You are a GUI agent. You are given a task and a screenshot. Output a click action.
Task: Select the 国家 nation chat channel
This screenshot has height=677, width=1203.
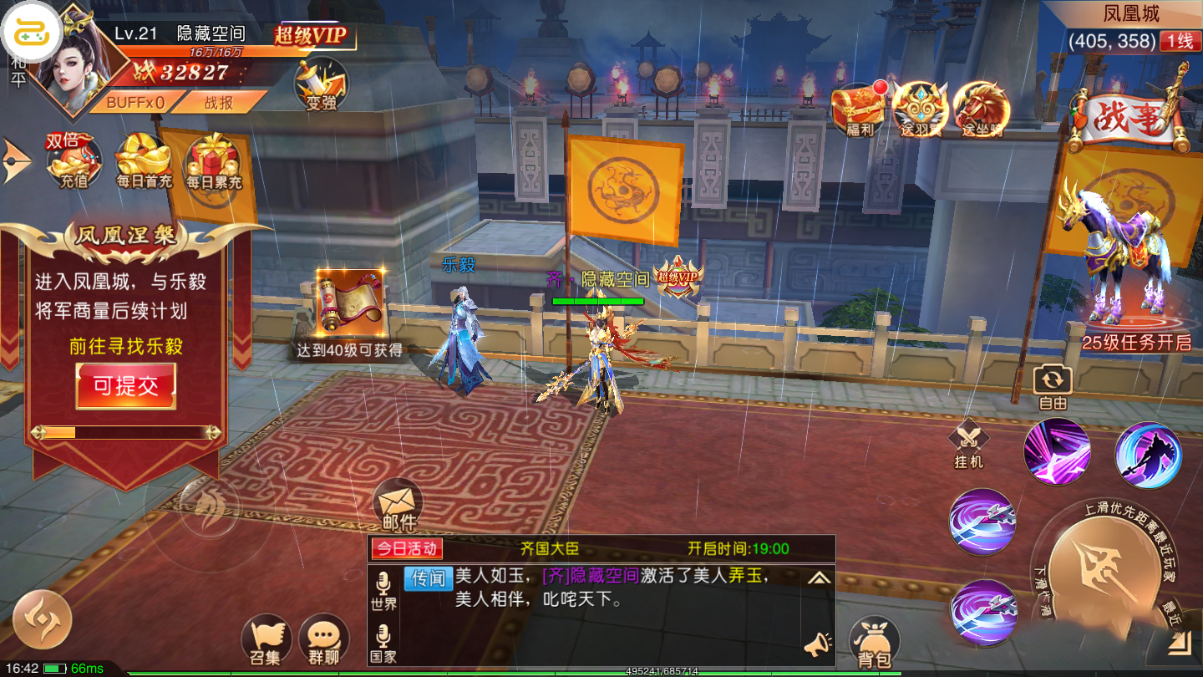click(383, 643)
